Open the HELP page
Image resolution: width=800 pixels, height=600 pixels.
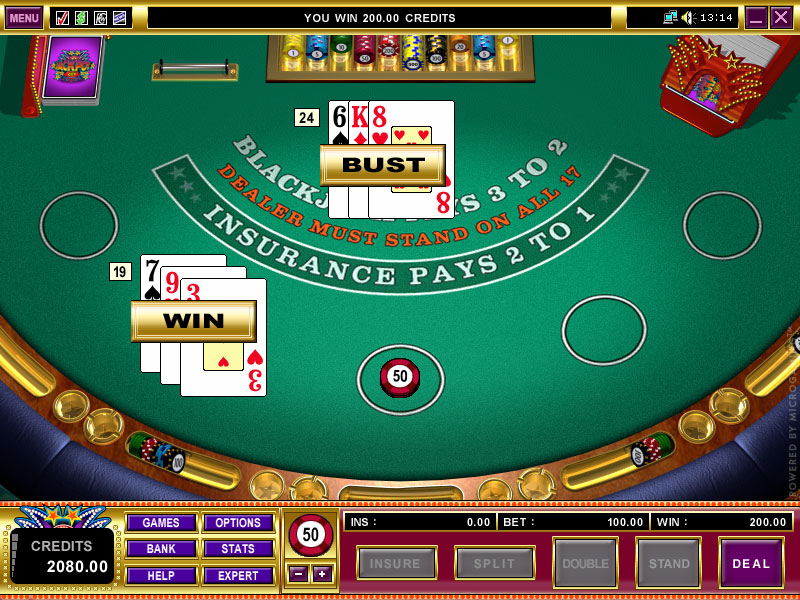tap(160, 575)
